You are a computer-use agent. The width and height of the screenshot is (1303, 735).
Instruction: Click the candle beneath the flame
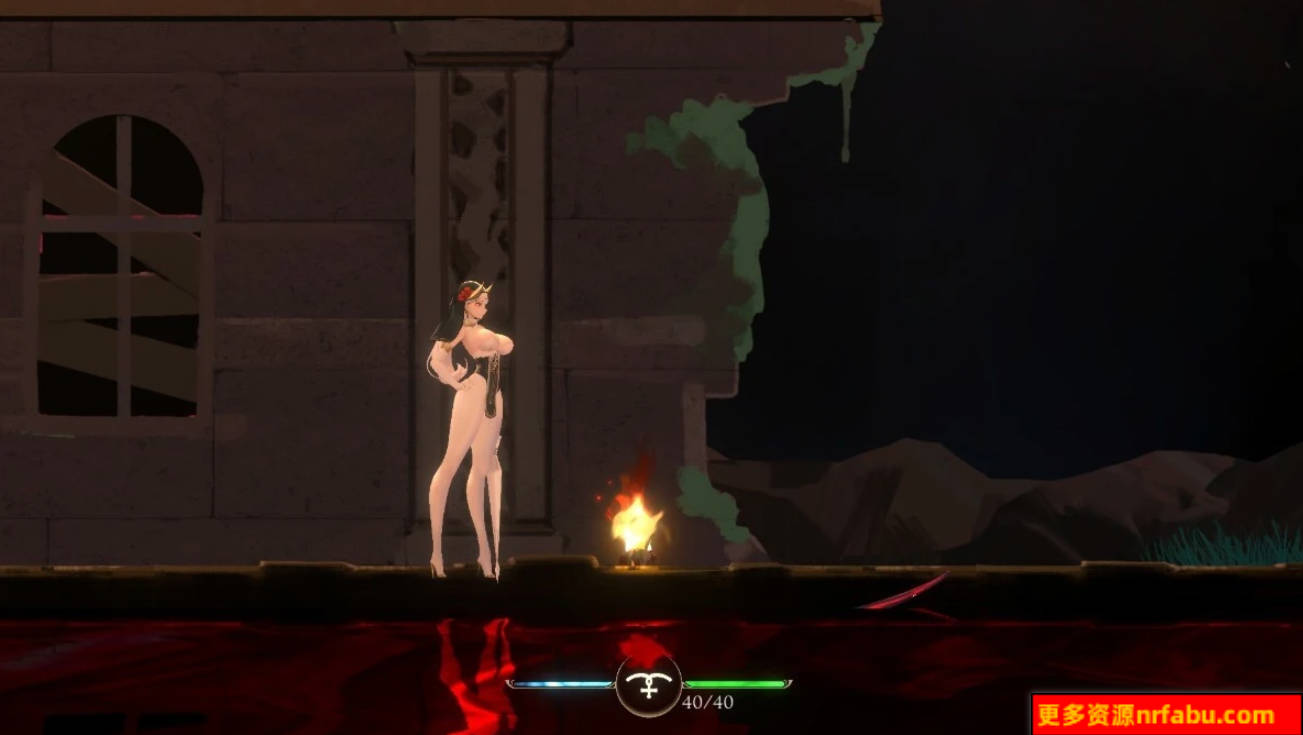[637, 552]
